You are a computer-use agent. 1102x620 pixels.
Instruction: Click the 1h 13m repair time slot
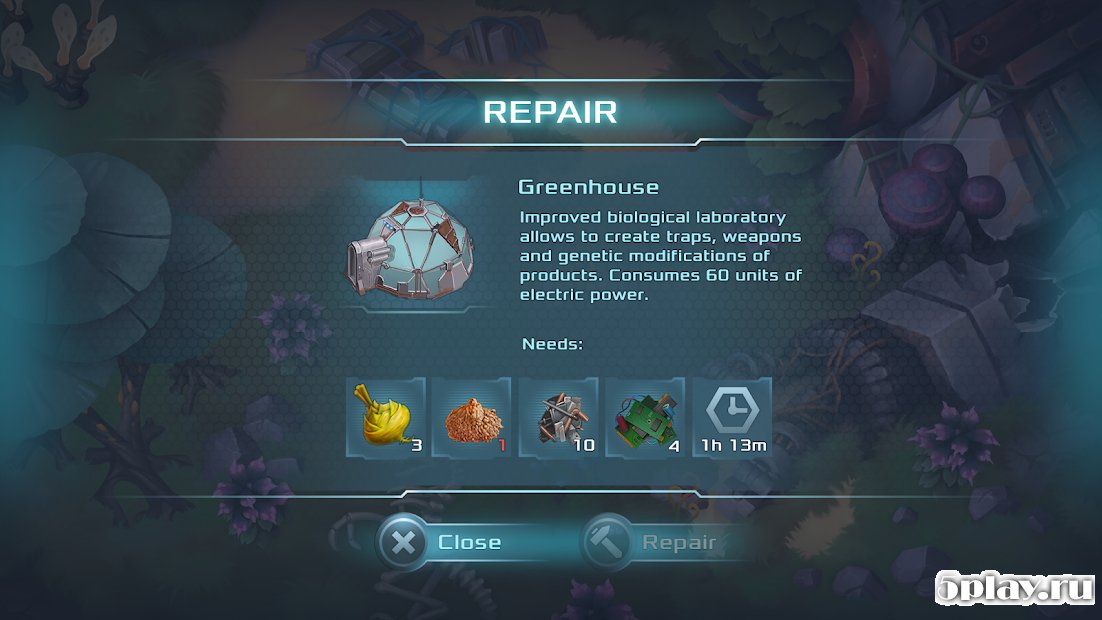point(732,417)
